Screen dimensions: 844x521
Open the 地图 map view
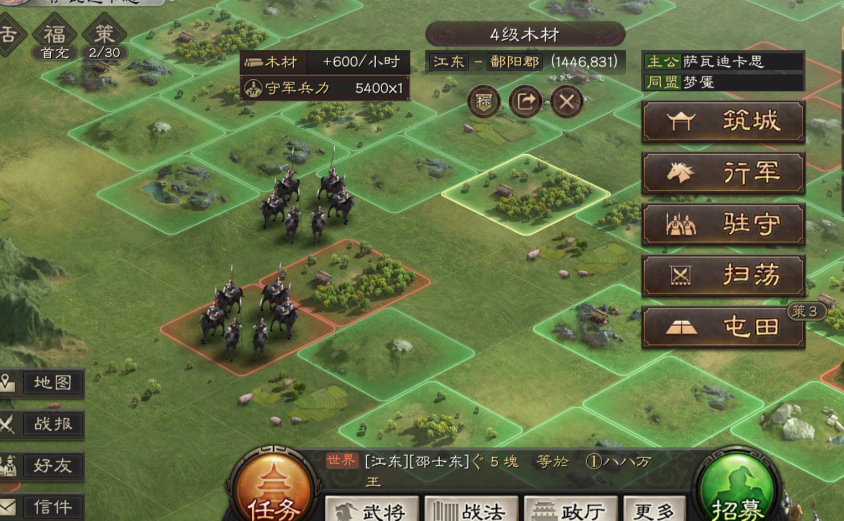point(42,383)
